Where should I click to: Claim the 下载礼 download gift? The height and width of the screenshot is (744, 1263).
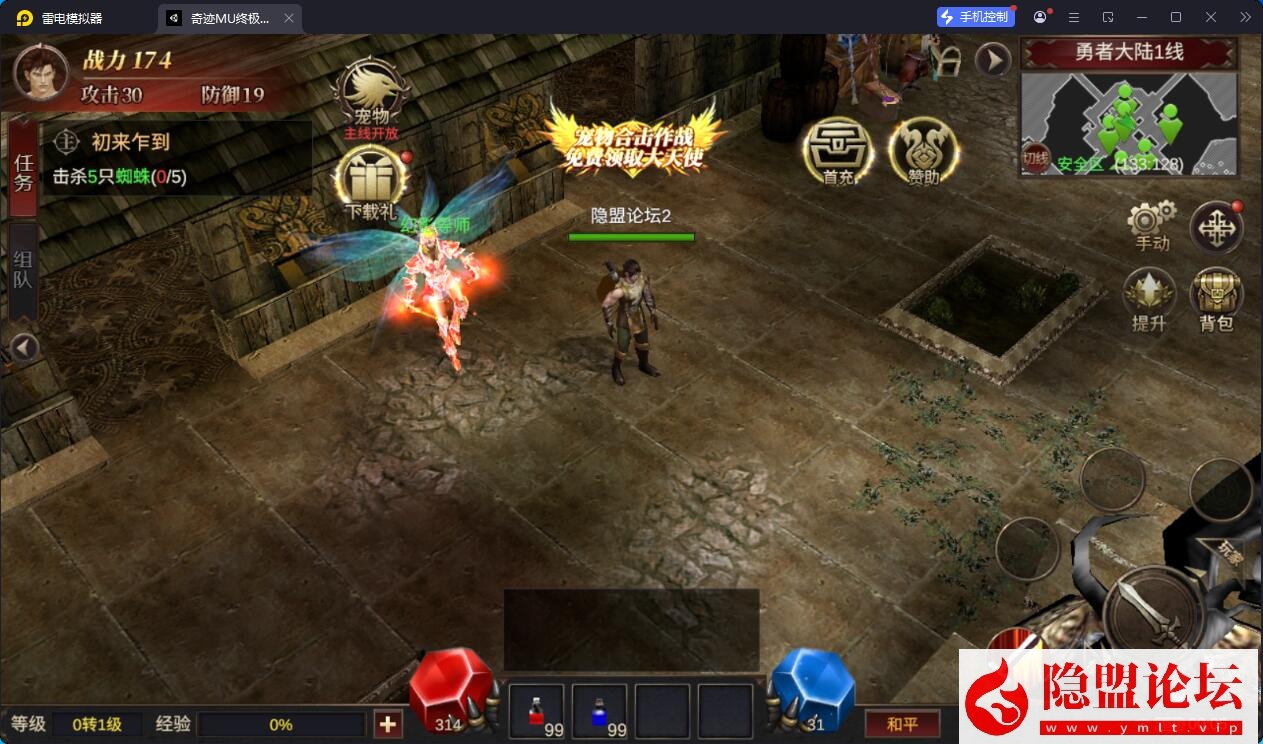coord(372,182)
